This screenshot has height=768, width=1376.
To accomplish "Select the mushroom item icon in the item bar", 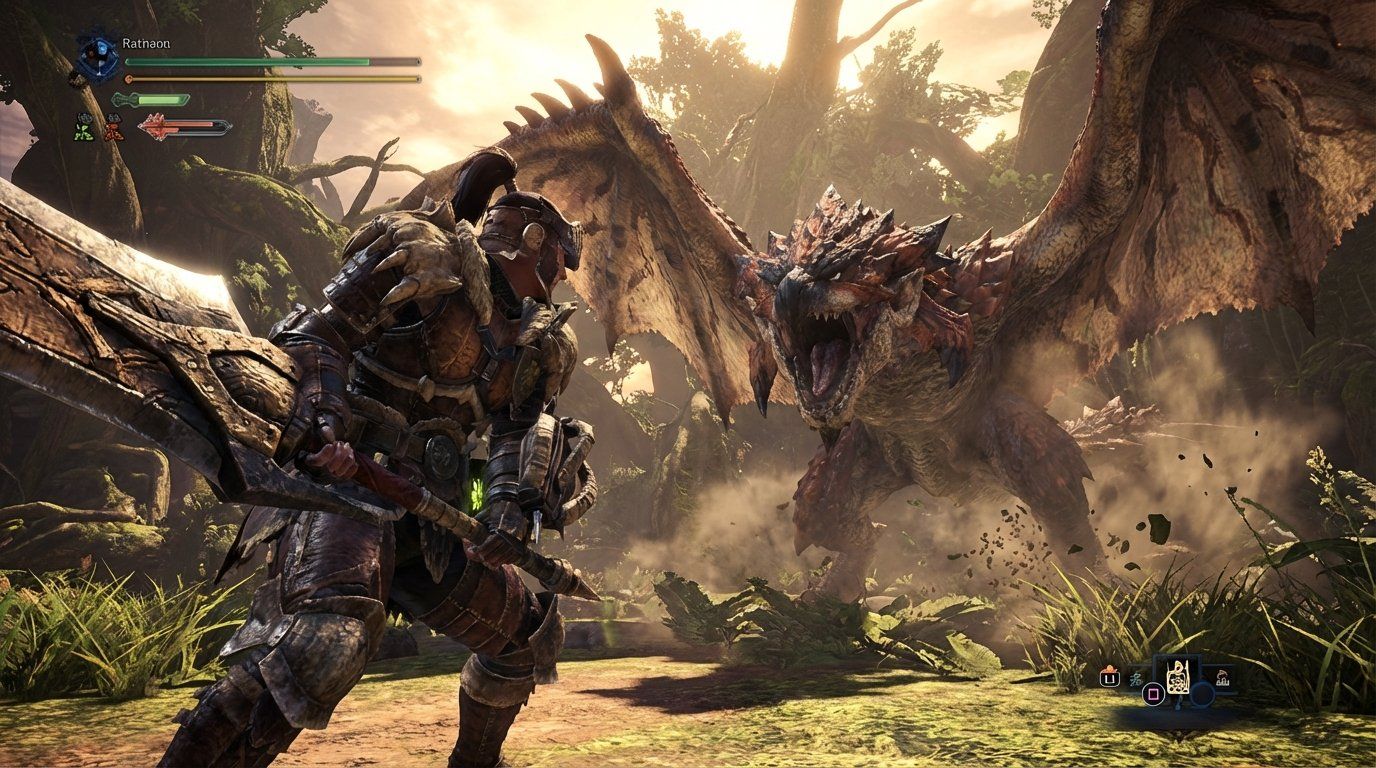I will click(x=1222, y=678).
